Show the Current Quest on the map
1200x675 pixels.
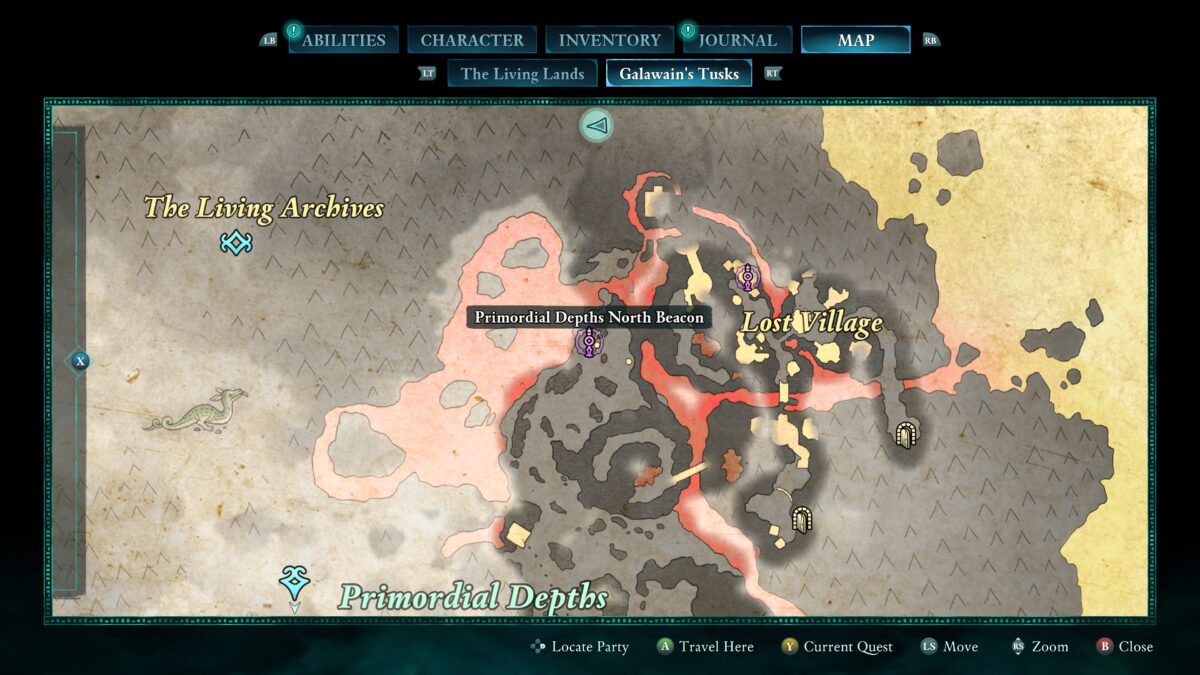pyautogui.click(x=837, y=647)
